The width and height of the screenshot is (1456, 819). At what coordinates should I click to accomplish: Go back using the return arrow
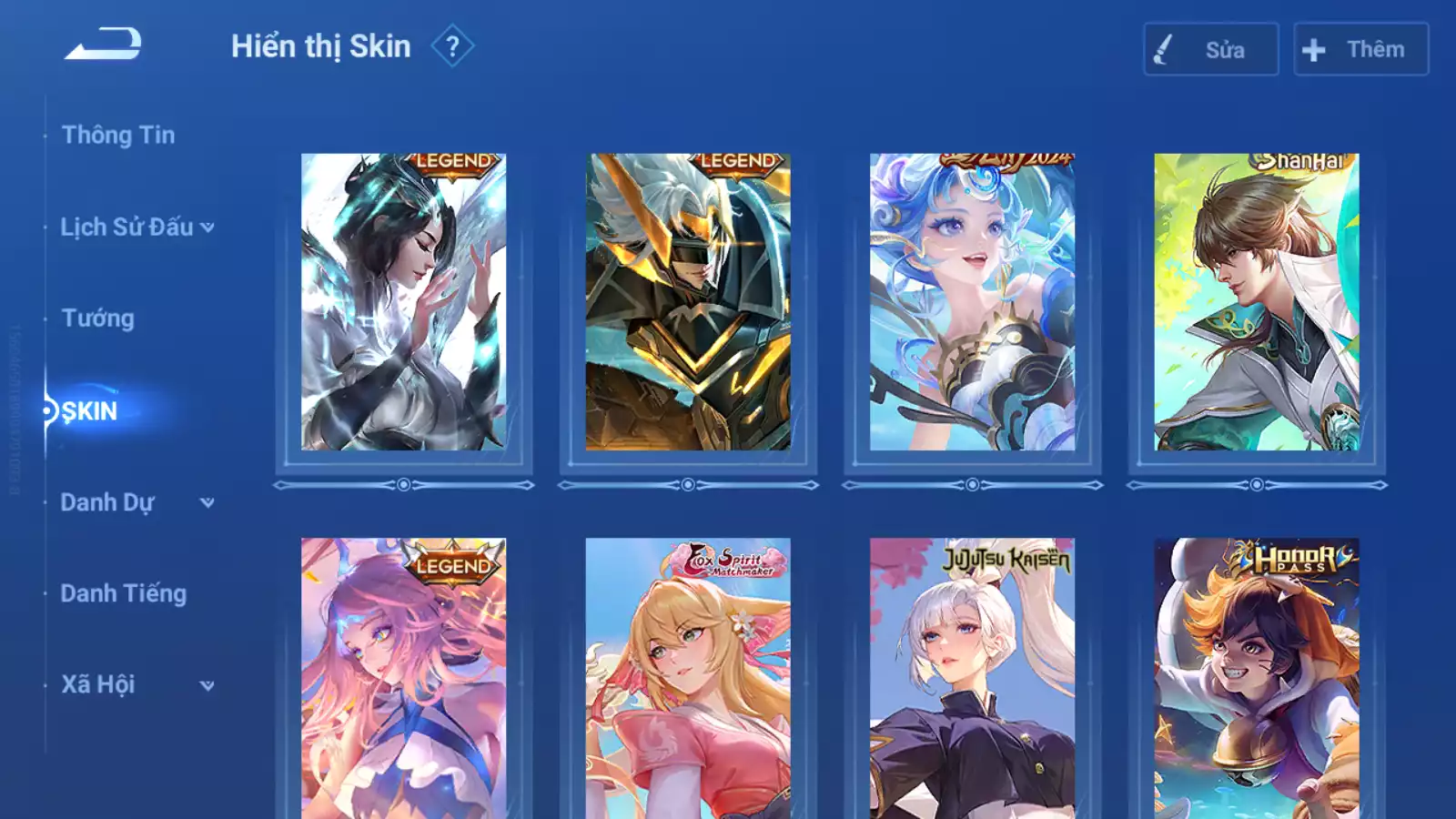(x=103, y=45)
